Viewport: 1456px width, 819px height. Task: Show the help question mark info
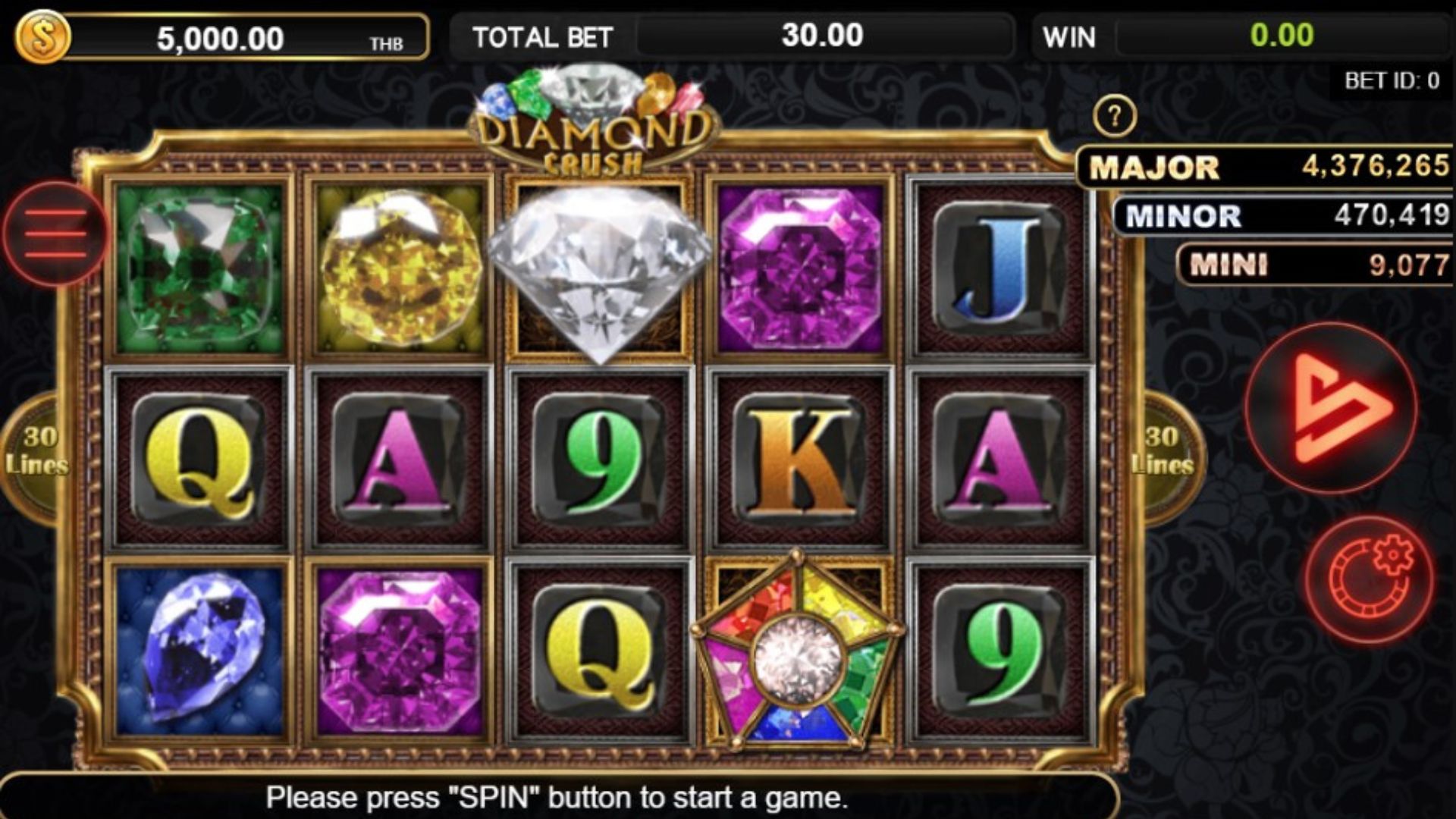click(x=1114, y=116)
